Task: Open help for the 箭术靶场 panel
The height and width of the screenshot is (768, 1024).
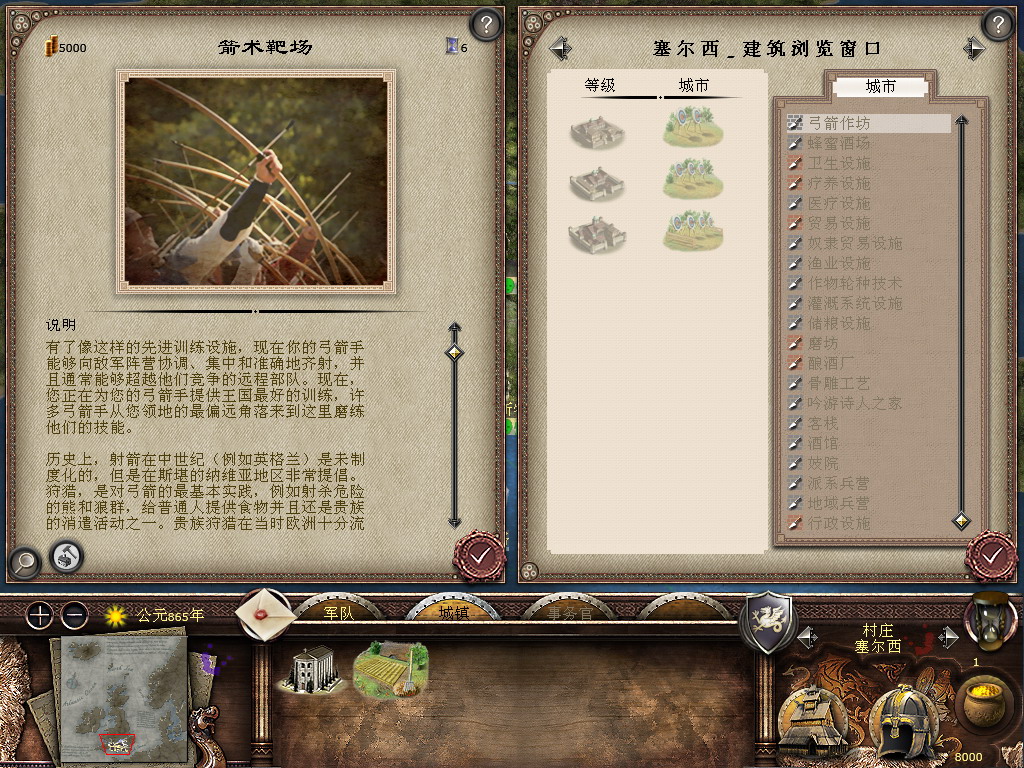Action: pos(485,25)
